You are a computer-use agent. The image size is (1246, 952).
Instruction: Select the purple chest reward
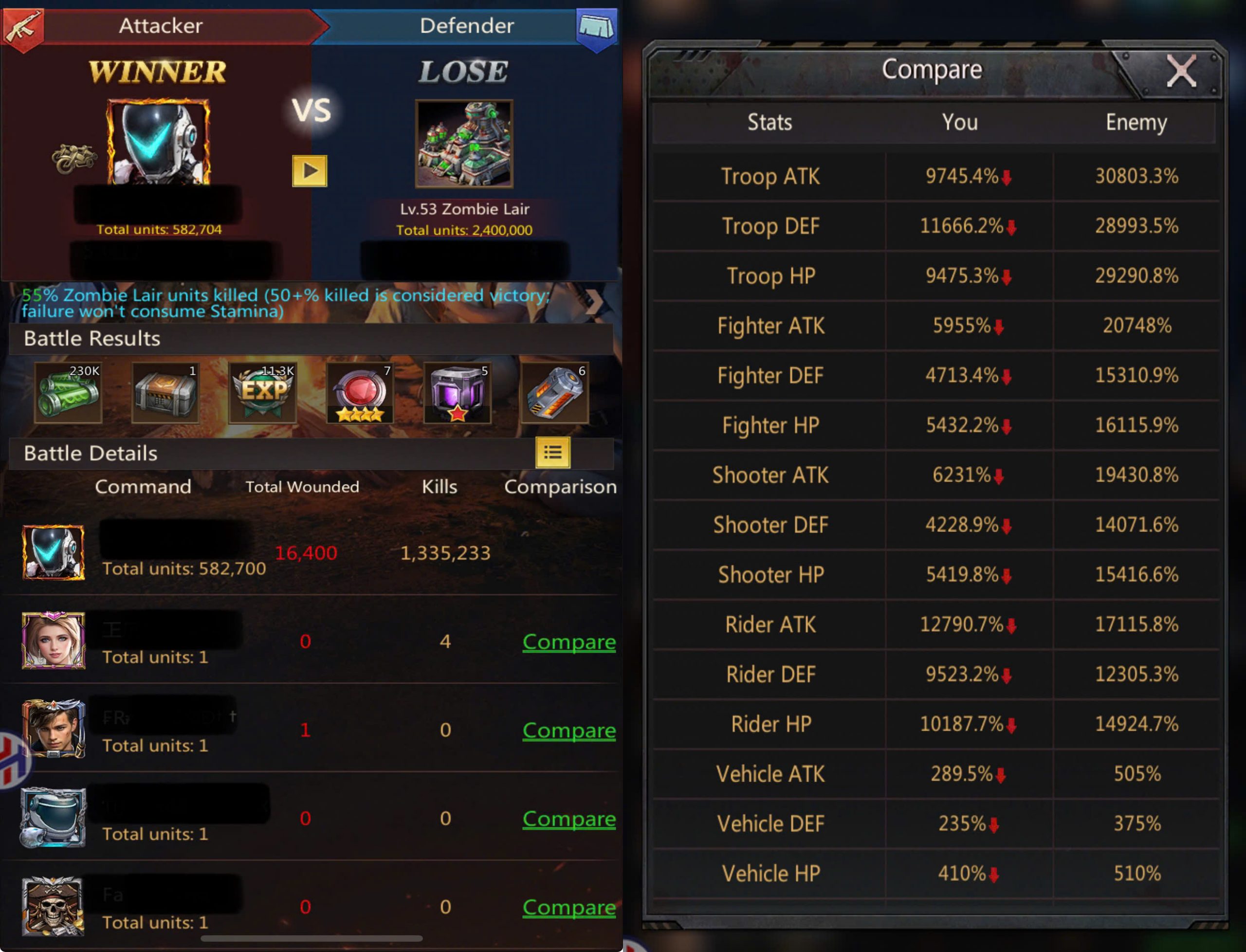pos(457,393)
